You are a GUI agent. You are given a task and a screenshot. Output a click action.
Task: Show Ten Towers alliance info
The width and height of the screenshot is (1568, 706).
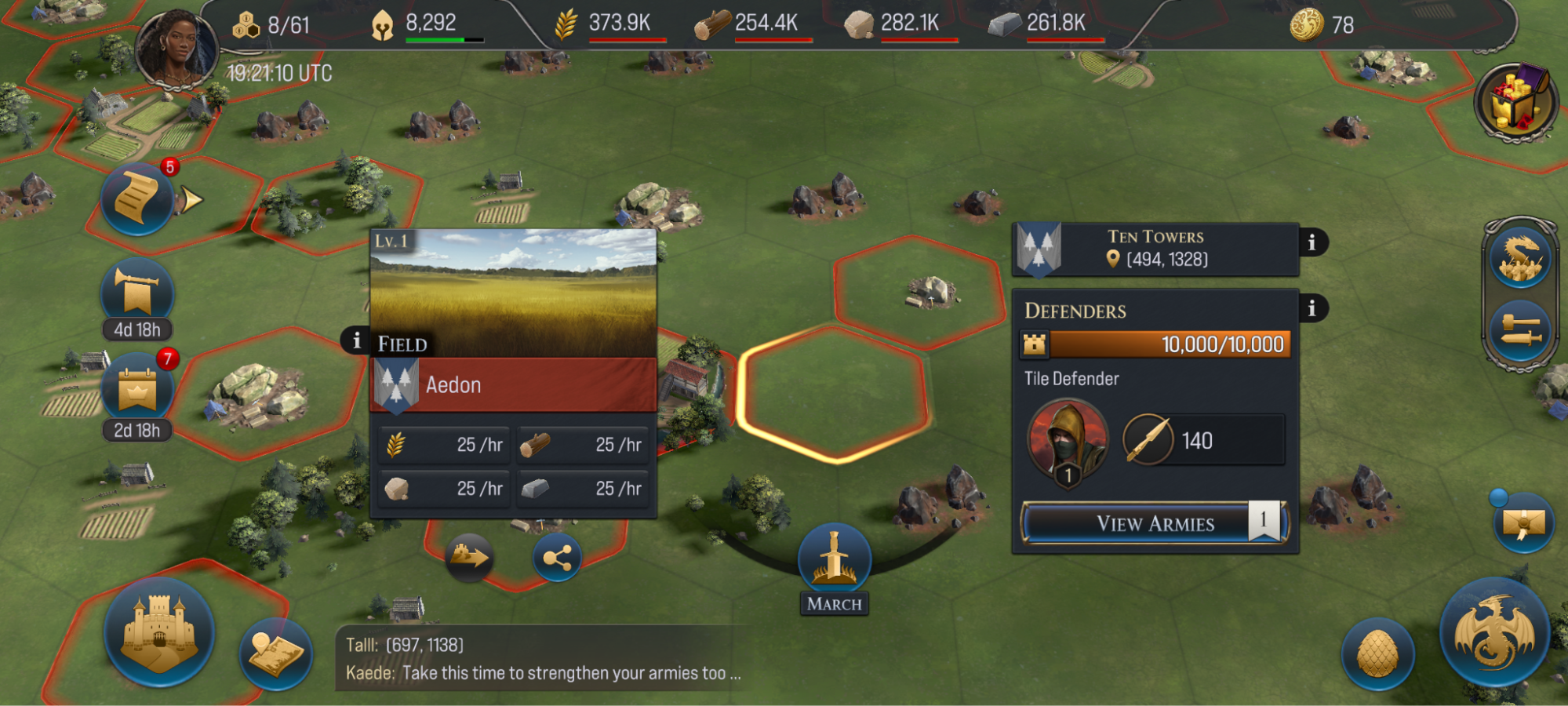click(x=1312, y=243)
